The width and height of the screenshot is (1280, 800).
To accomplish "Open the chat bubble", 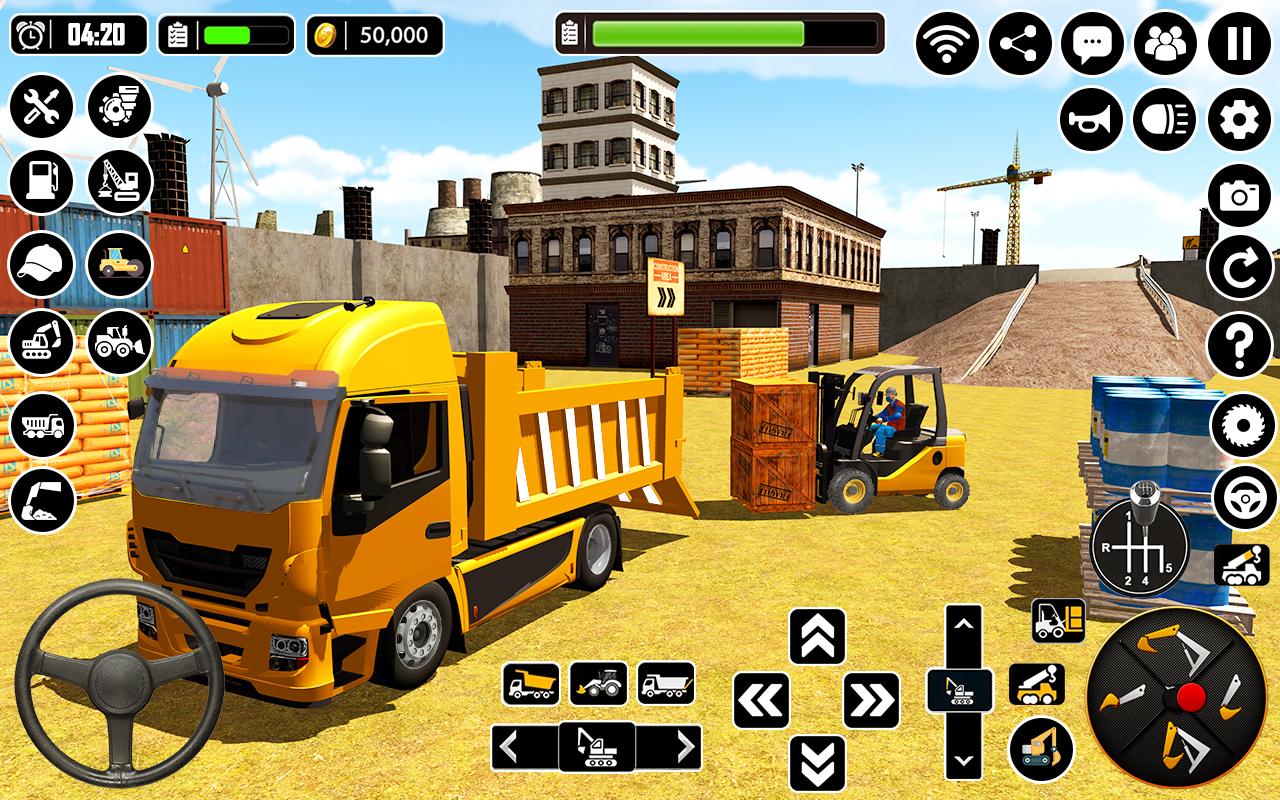I will [1092, 44].
